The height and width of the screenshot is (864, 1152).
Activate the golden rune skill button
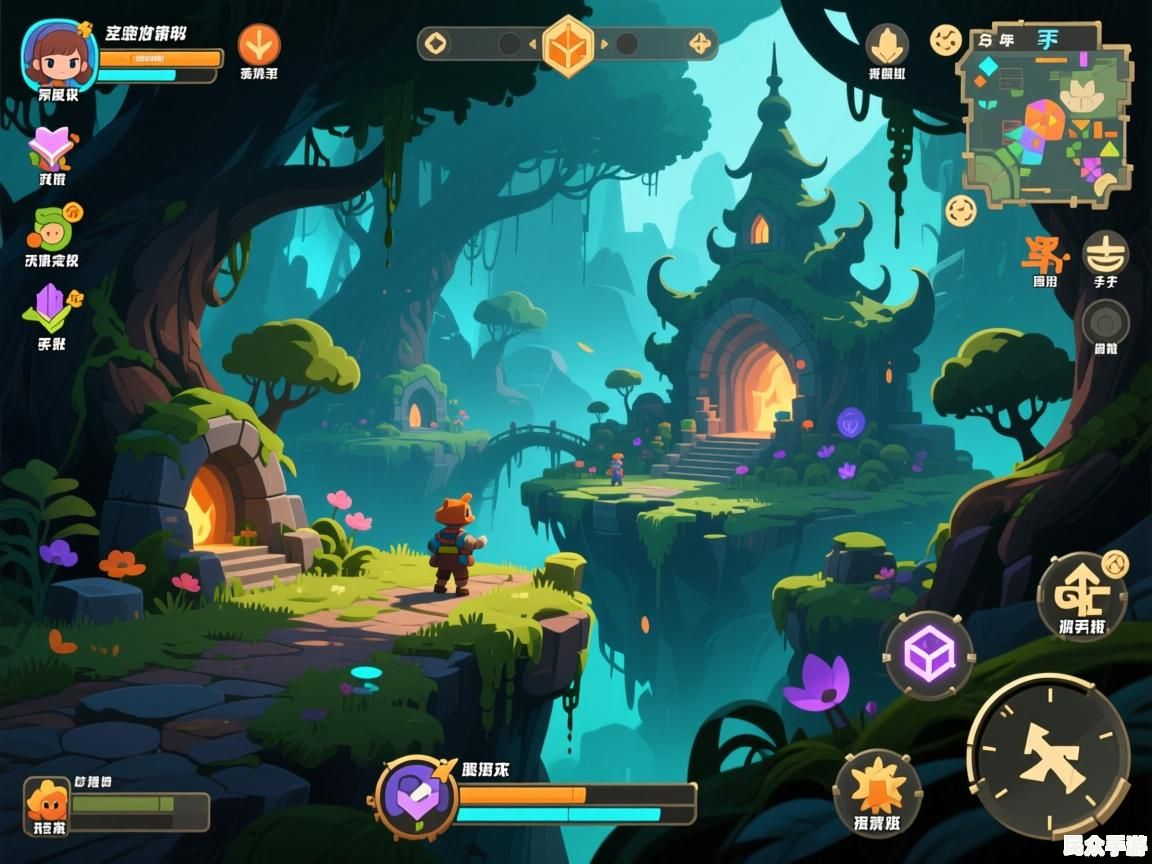(1082, 595)
